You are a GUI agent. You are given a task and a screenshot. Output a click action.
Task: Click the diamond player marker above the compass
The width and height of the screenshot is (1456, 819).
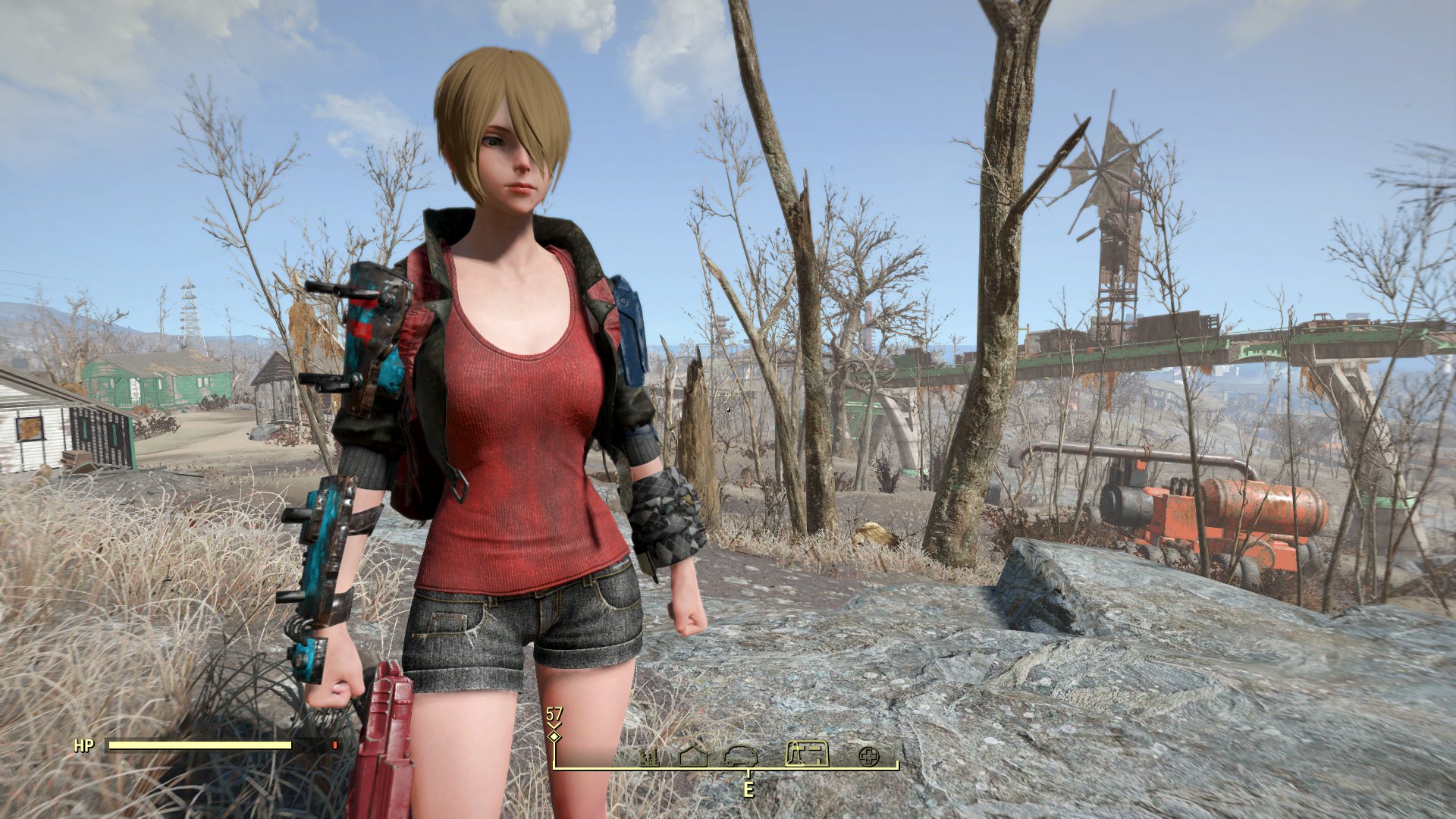[x=554, y=736]
